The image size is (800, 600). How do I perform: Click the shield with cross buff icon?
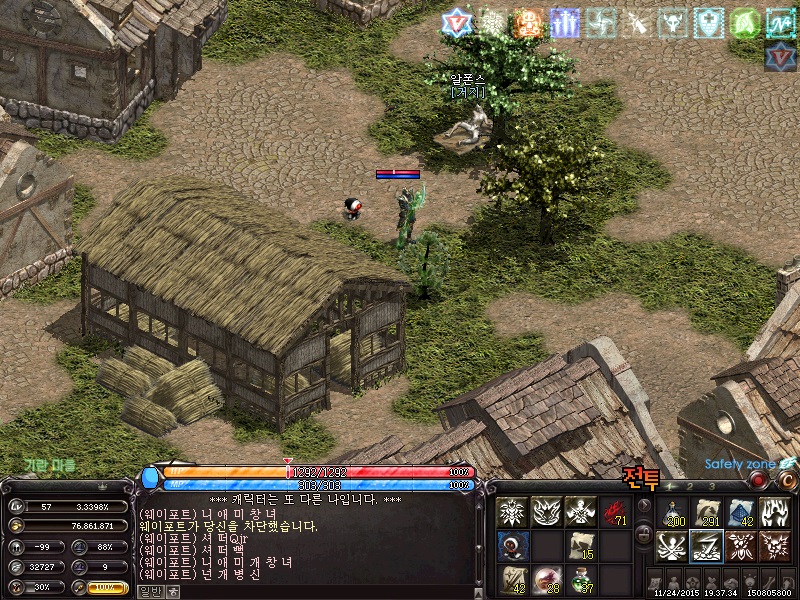tap(709, 23)
